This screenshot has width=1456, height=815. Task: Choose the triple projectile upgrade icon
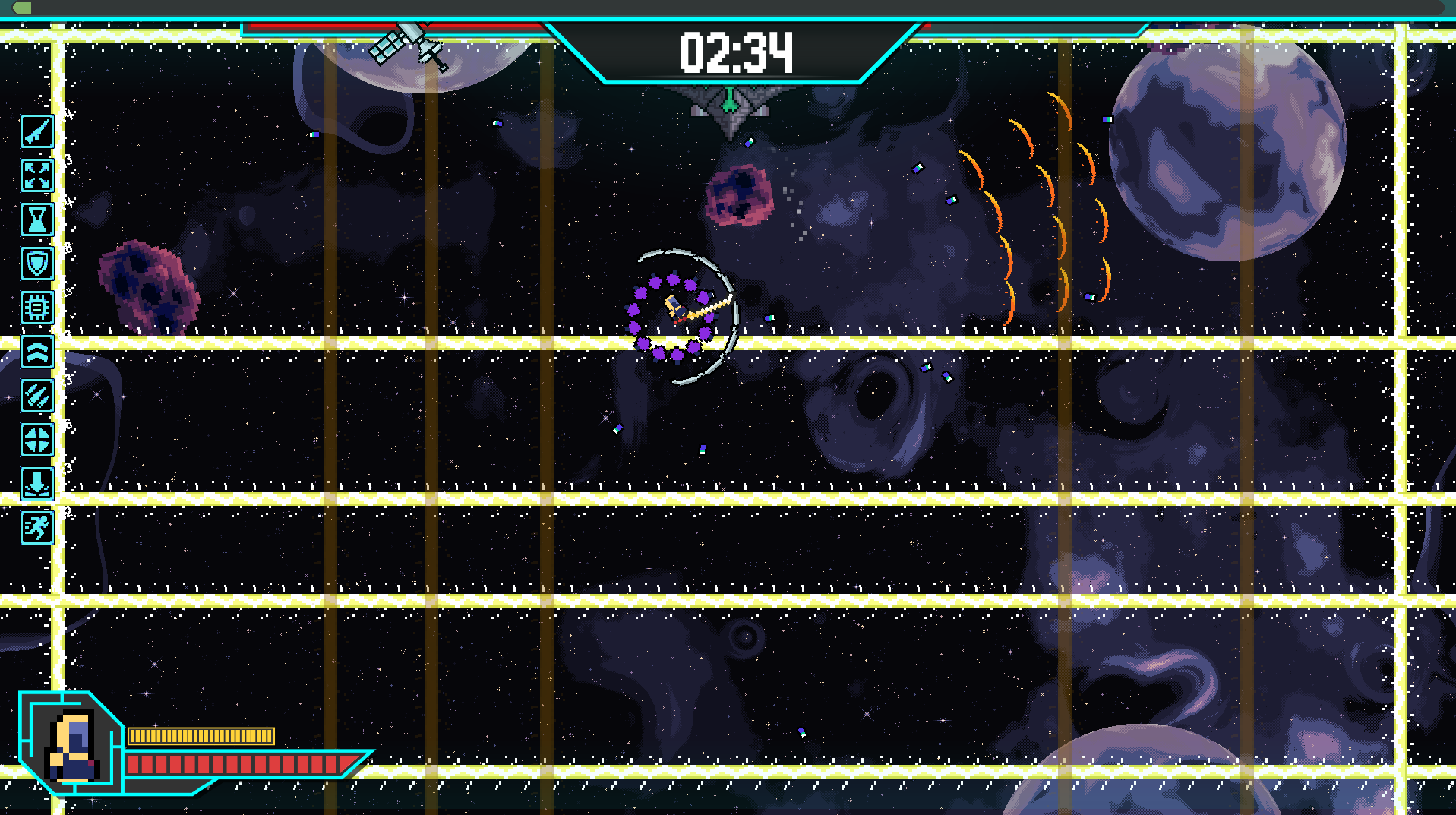tap(36, 396)
